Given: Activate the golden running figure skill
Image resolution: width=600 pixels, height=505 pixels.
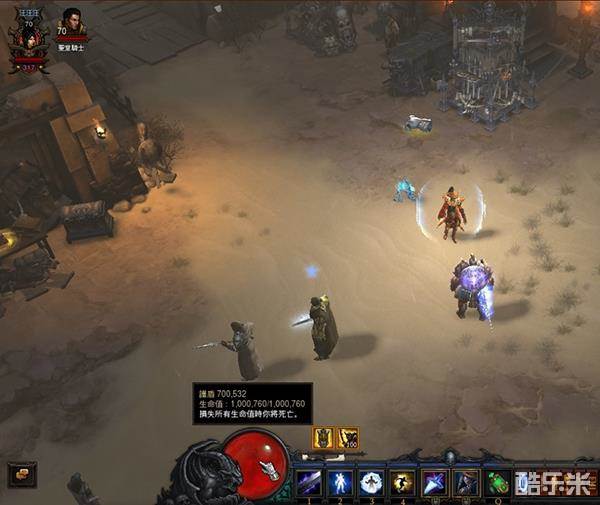Looking at the screenshot, I should point(402,482).
